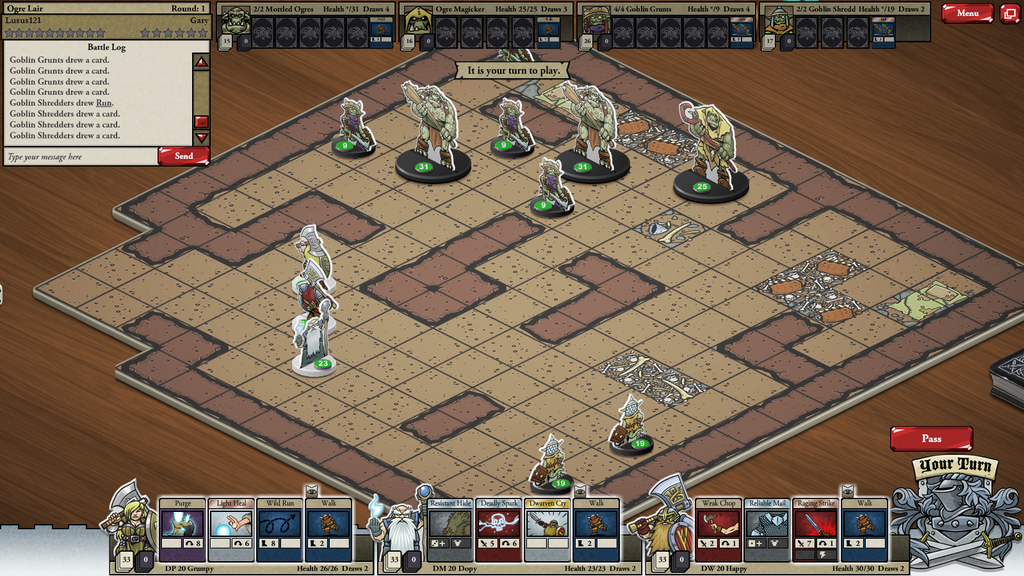Screen dimensions: 1024x576
Task: Pass the current turn
Action: point(931,439)
